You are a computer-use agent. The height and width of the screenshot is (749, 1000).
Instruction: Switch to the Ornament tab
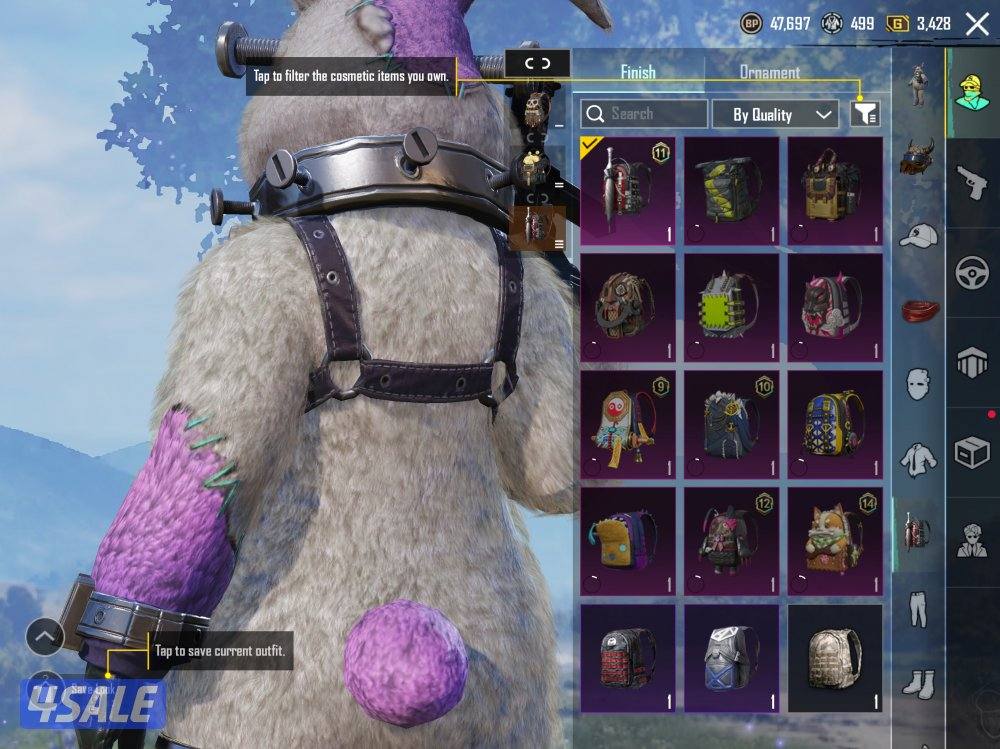769,72
